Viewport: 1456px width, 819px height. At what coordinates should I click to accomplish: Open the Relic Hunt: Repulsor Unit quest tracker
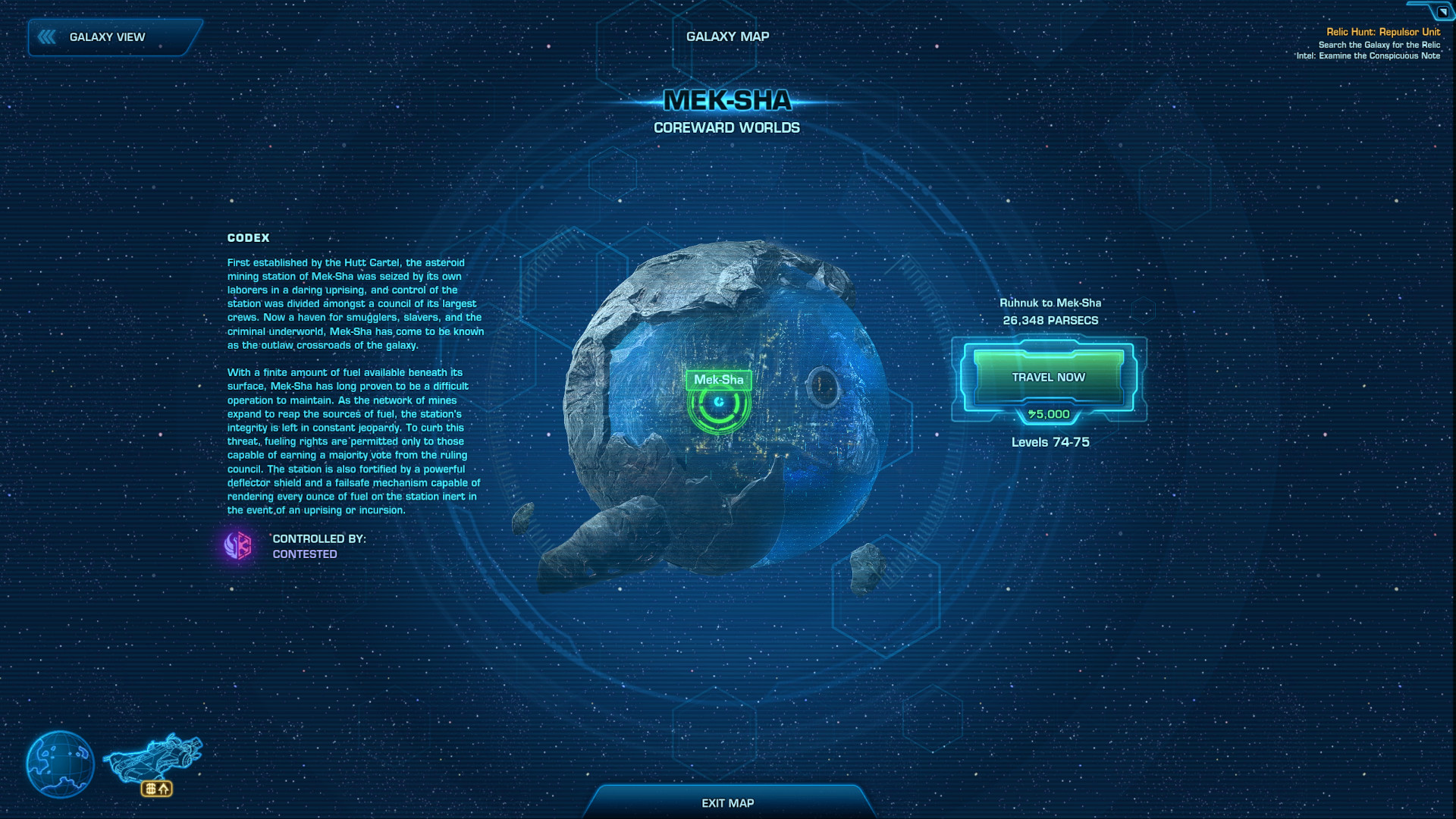(1382, 32)
